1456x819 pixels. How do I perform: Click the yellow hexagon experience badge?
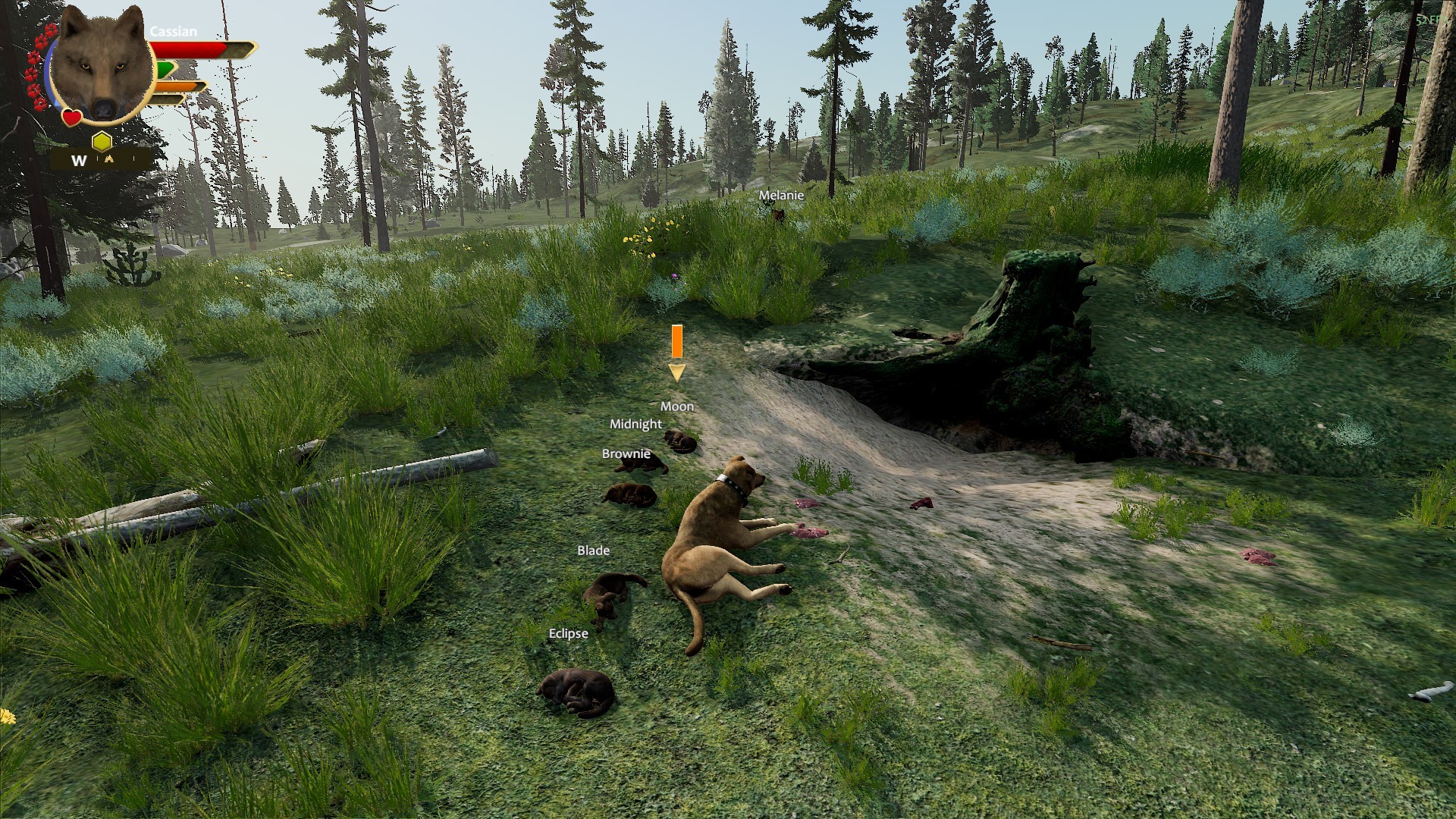pyautogui.click(x=102, y=141)
